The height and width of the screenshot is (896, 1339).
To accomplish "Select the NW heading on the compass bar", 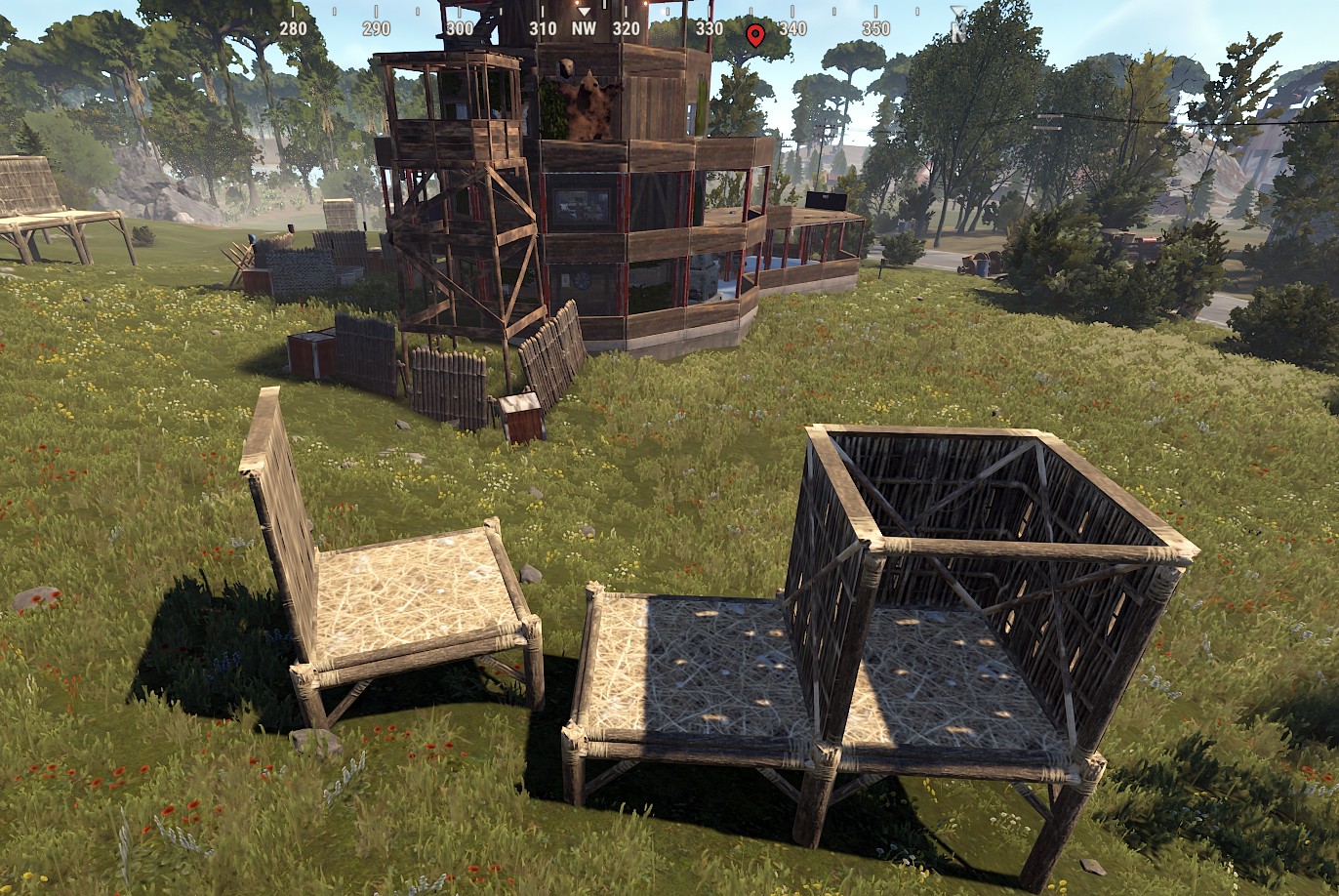I will (584, 28).
